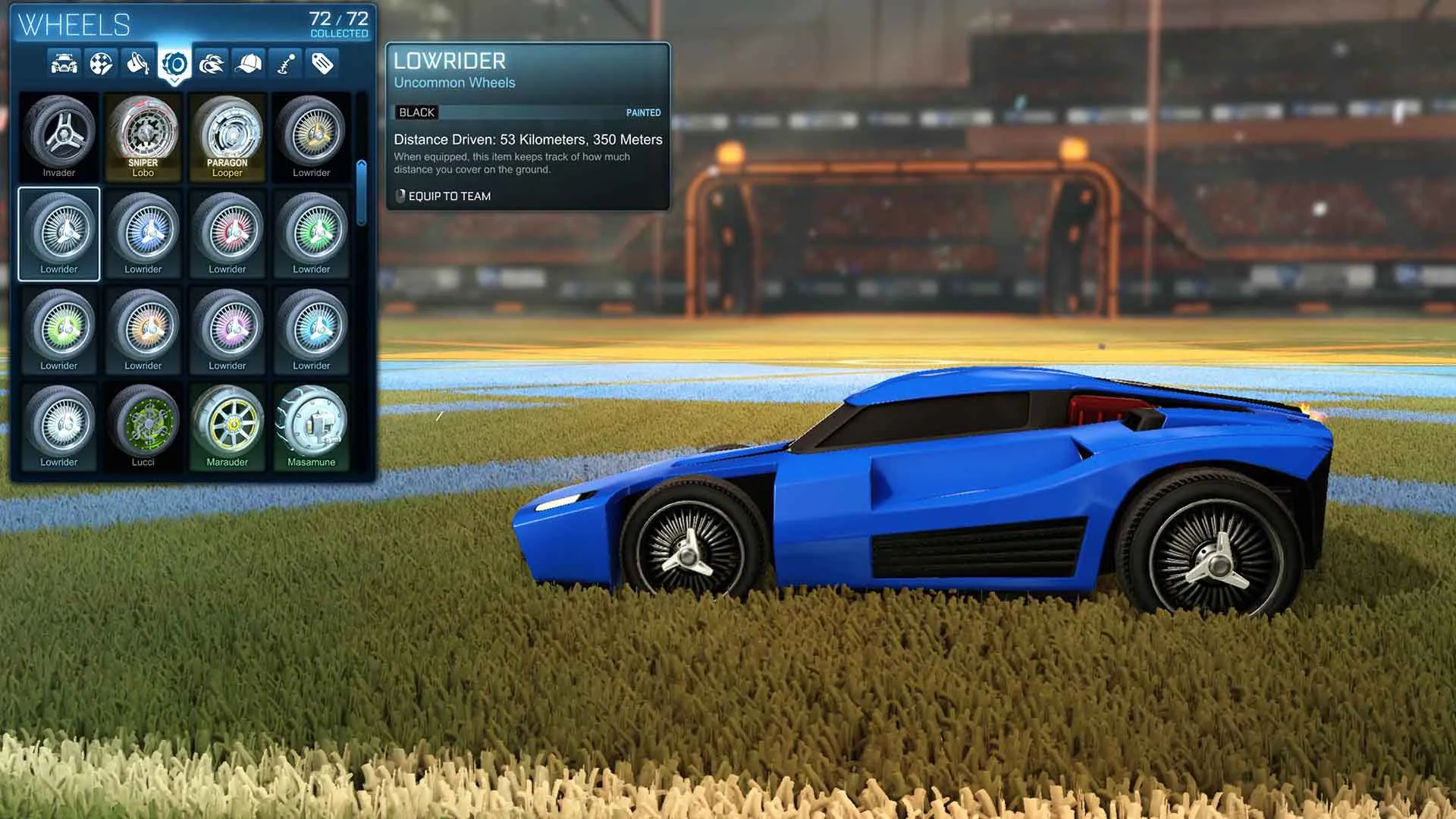This screenshot has height=819, width=1456.
Task: Select the Paint Finish bucket icon
Action: point(137,64)
